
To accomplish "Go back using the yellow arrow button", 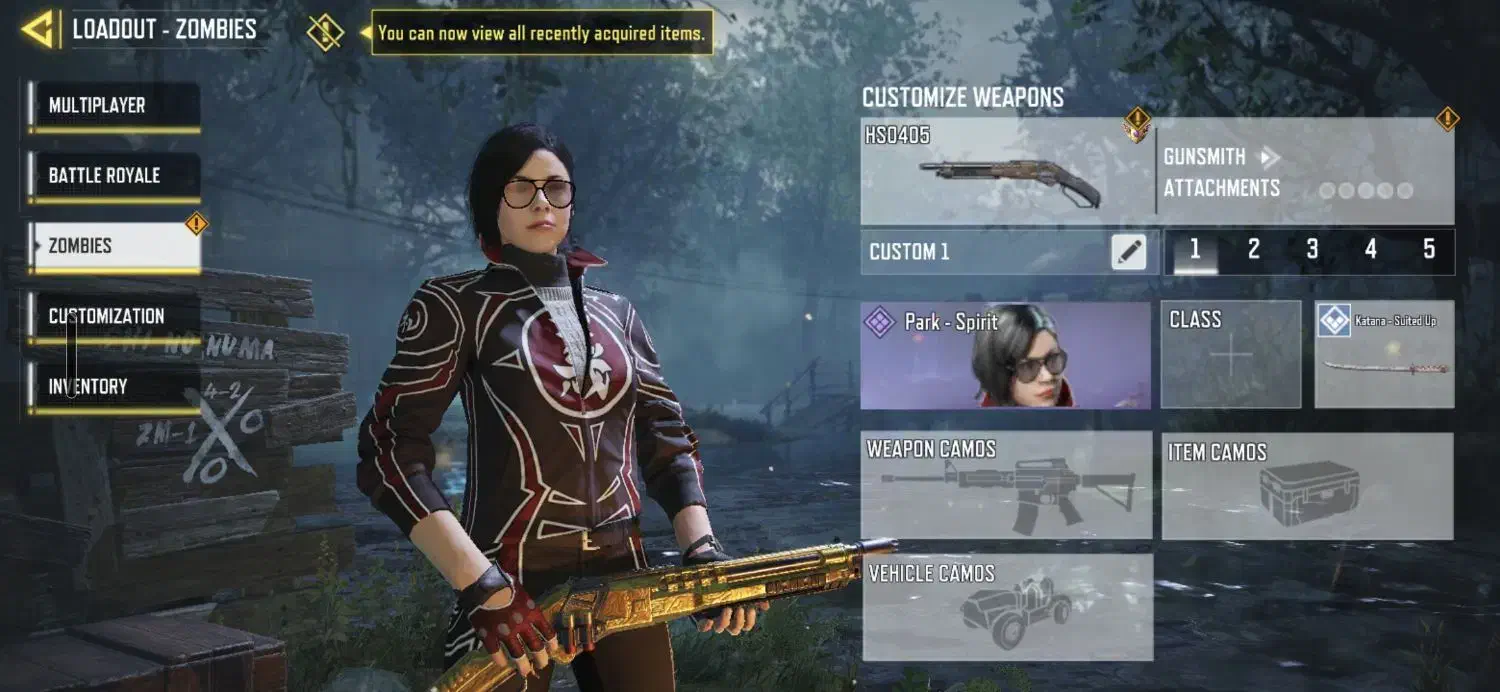I will point(37,30).
